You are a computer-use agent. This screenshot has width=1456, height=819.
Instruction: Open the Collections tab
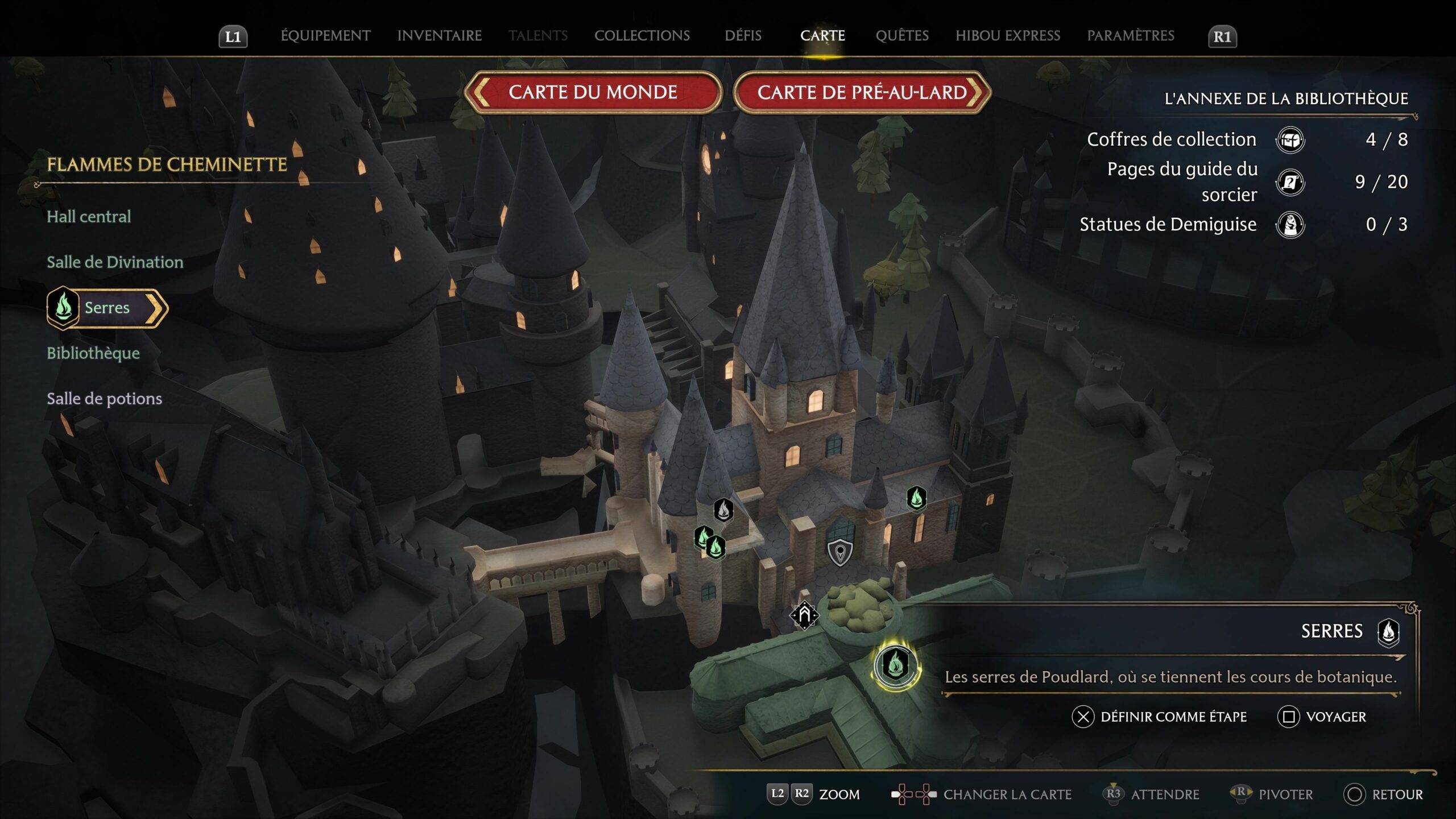point(642,36)
